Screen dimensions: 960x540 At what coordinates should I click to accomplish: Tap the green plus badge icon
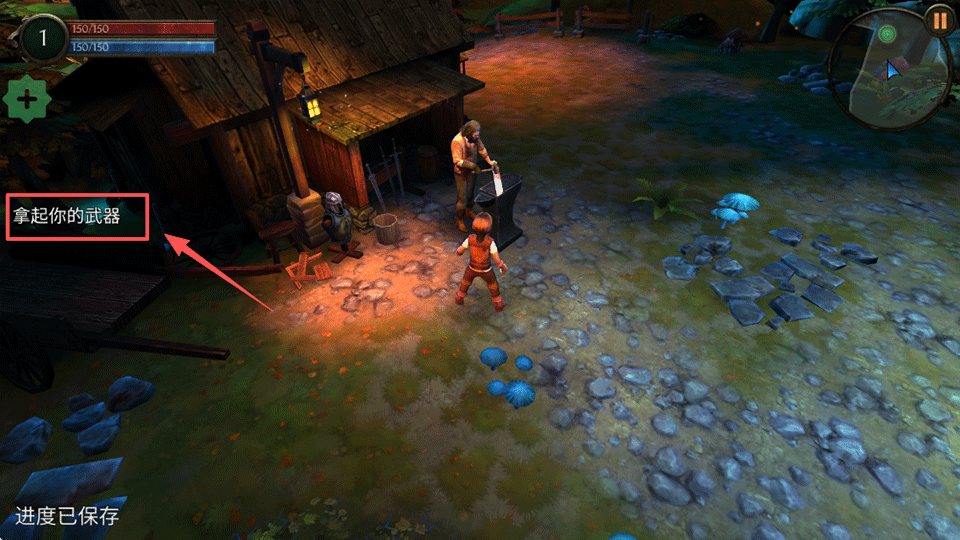tap(28, 99)
